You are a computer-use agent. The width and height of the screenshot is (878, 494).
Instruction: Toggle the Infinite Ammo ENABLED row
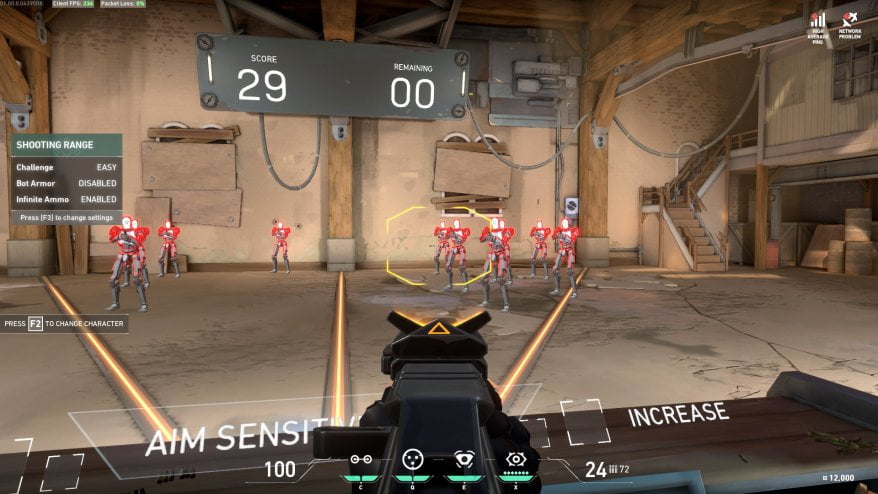[66, 199]
